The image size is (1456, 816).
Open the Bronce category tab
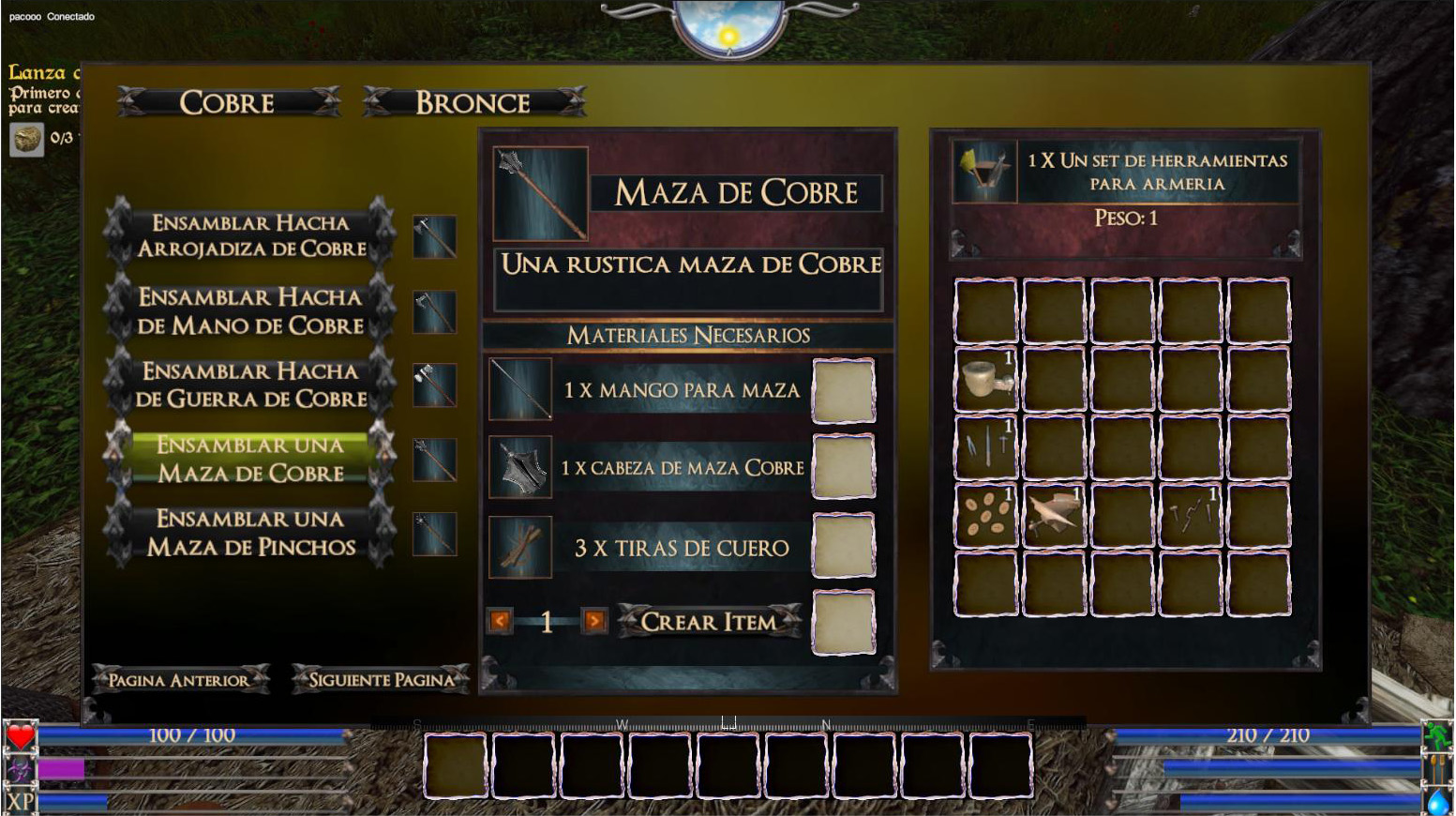473,102
